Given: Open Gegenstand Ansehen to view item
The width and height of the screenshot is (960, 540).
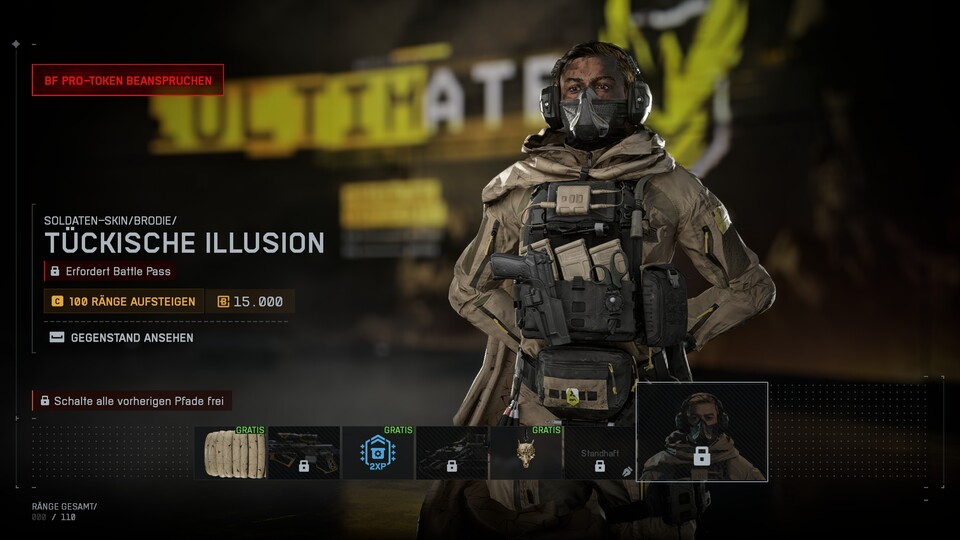Looking at the screenshot, I should (x=122, y=338).
